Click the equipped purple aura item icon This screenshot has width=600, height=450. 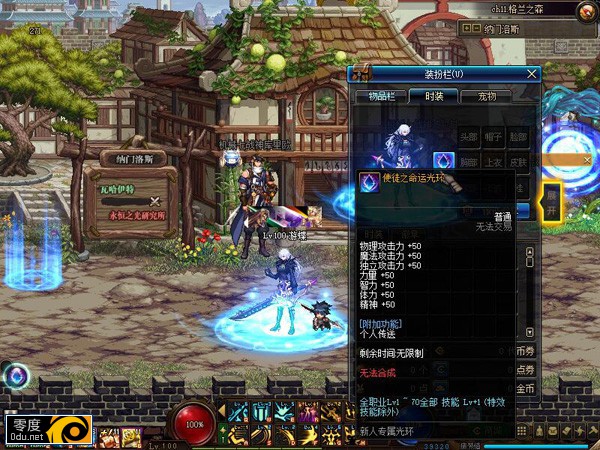(x=444, y=160)
